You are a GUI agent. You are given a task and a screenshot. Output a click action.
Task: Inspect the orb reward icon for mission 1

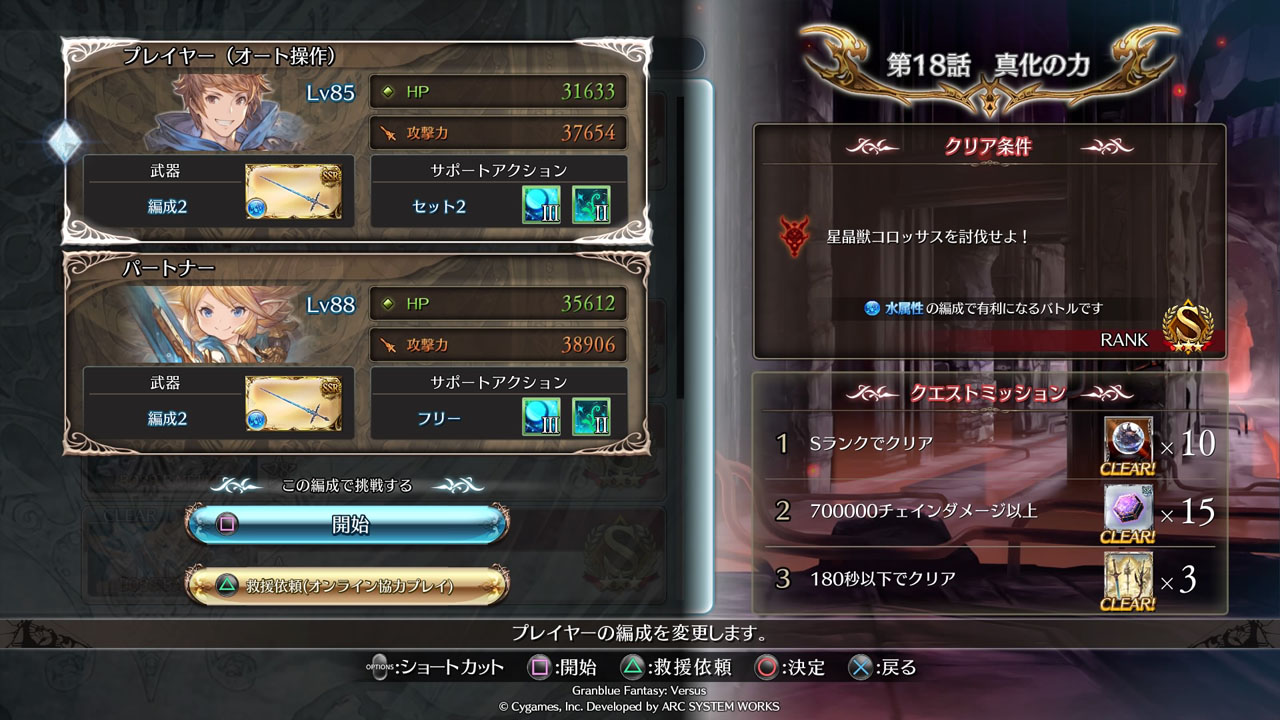click(x=1128, y=441)
